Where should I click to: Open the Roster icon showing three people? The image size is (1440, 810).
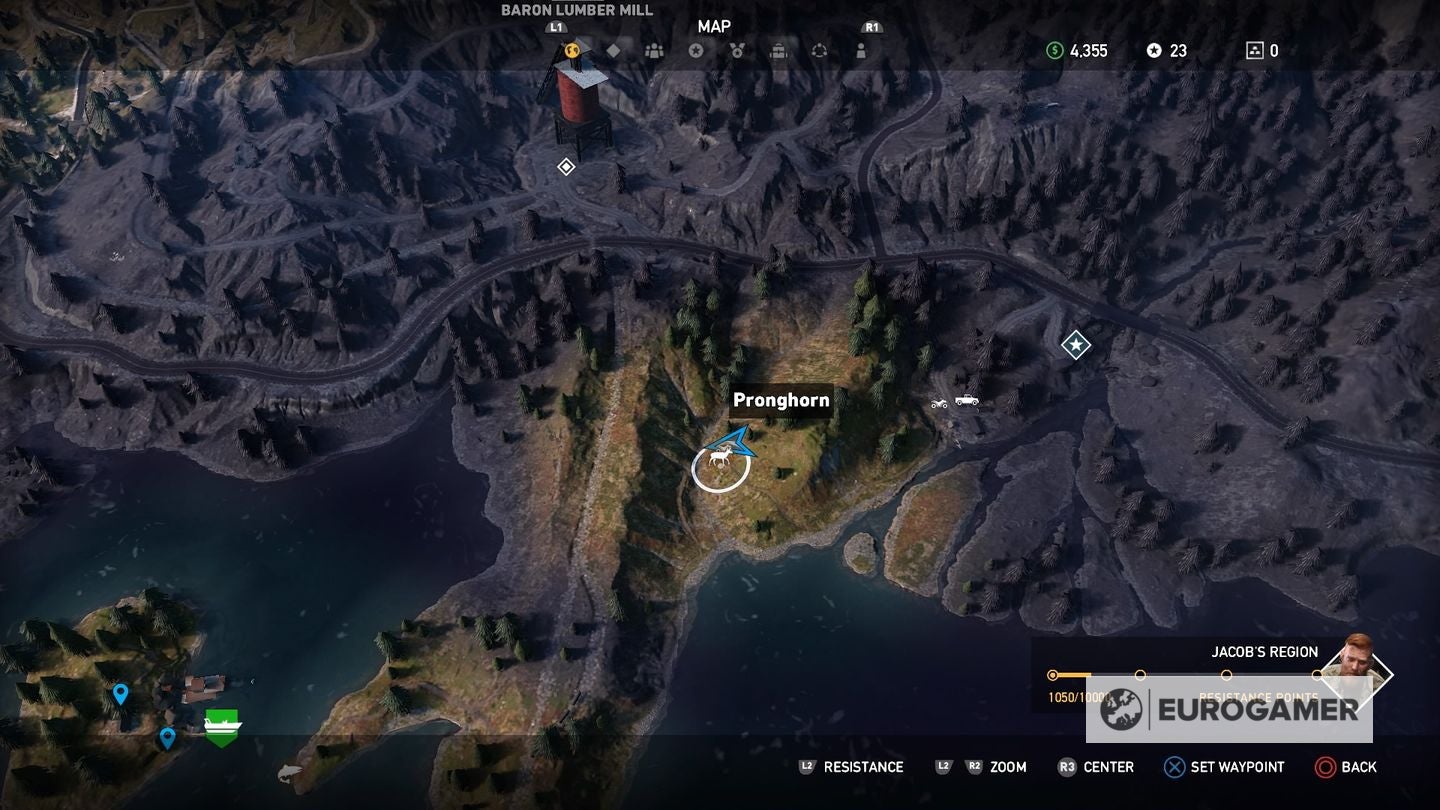(654, 48)
